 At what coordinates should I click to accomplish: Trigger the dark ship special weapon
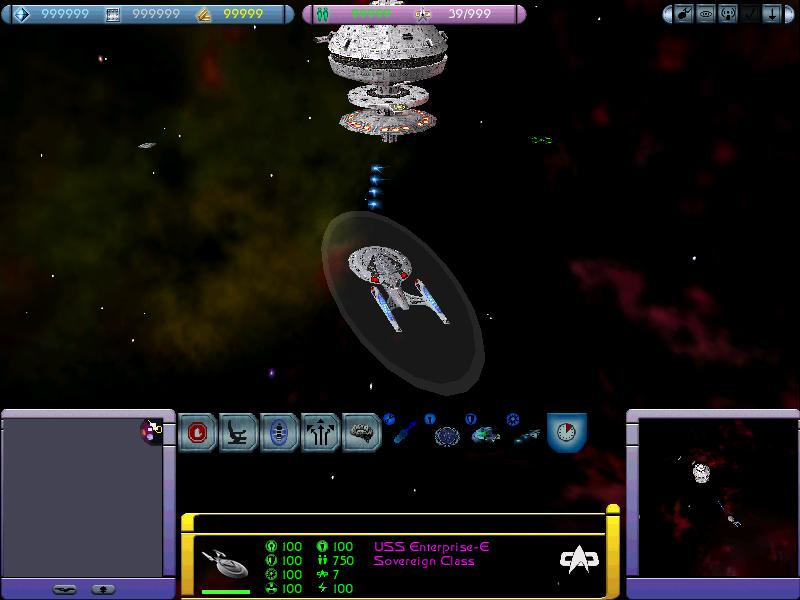pos(526,435)
